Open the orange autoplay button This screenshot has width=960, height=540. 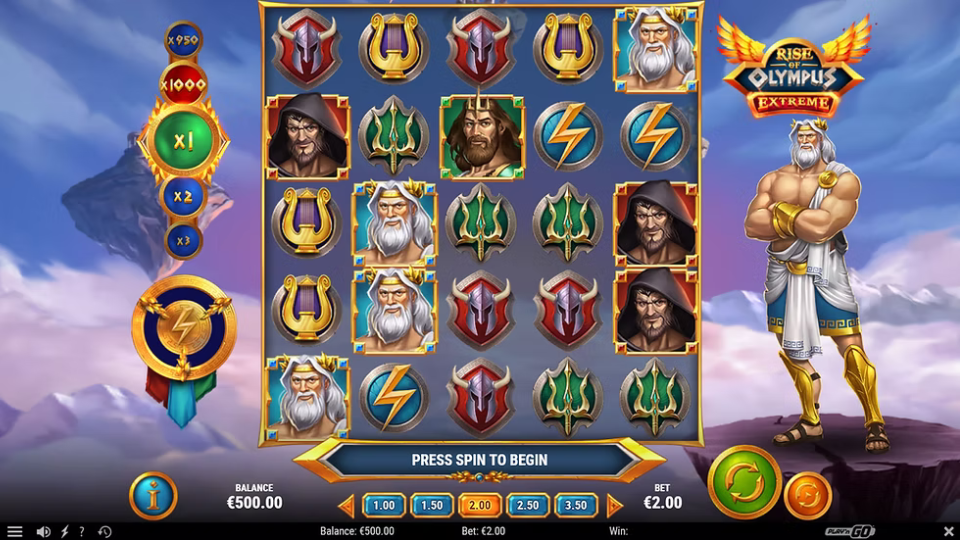click(807, 495)
